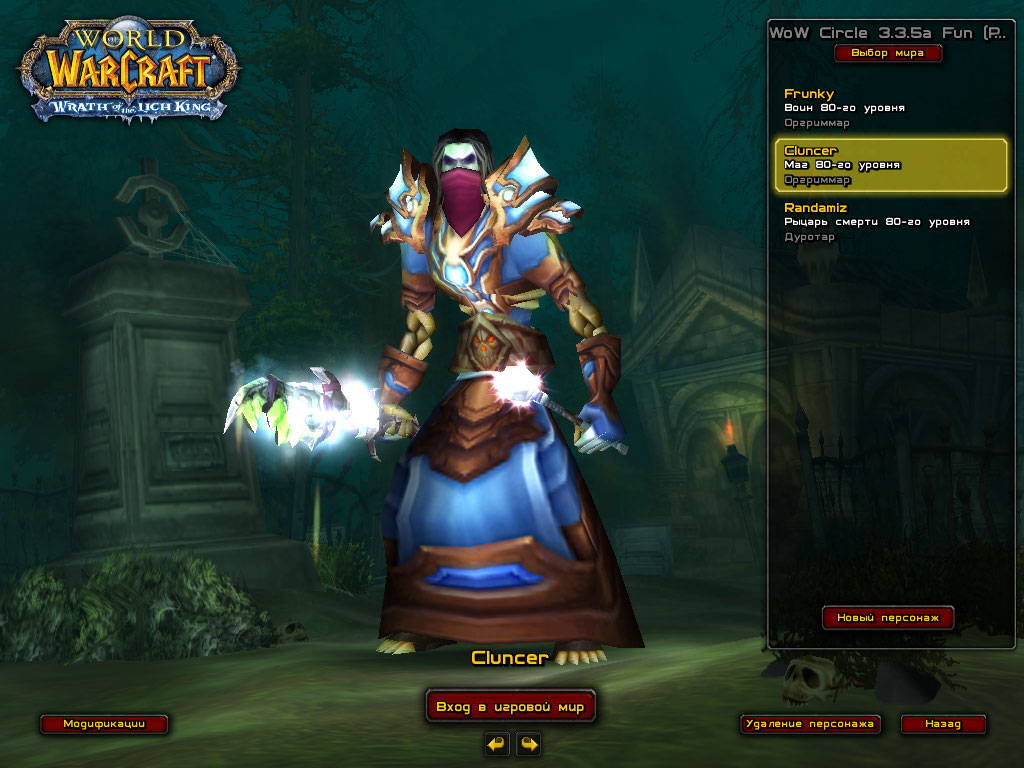Screen dimensions: 1024x768
Task: Click Удаление персонажа to delete character
Action: click(x=810, y=724)
